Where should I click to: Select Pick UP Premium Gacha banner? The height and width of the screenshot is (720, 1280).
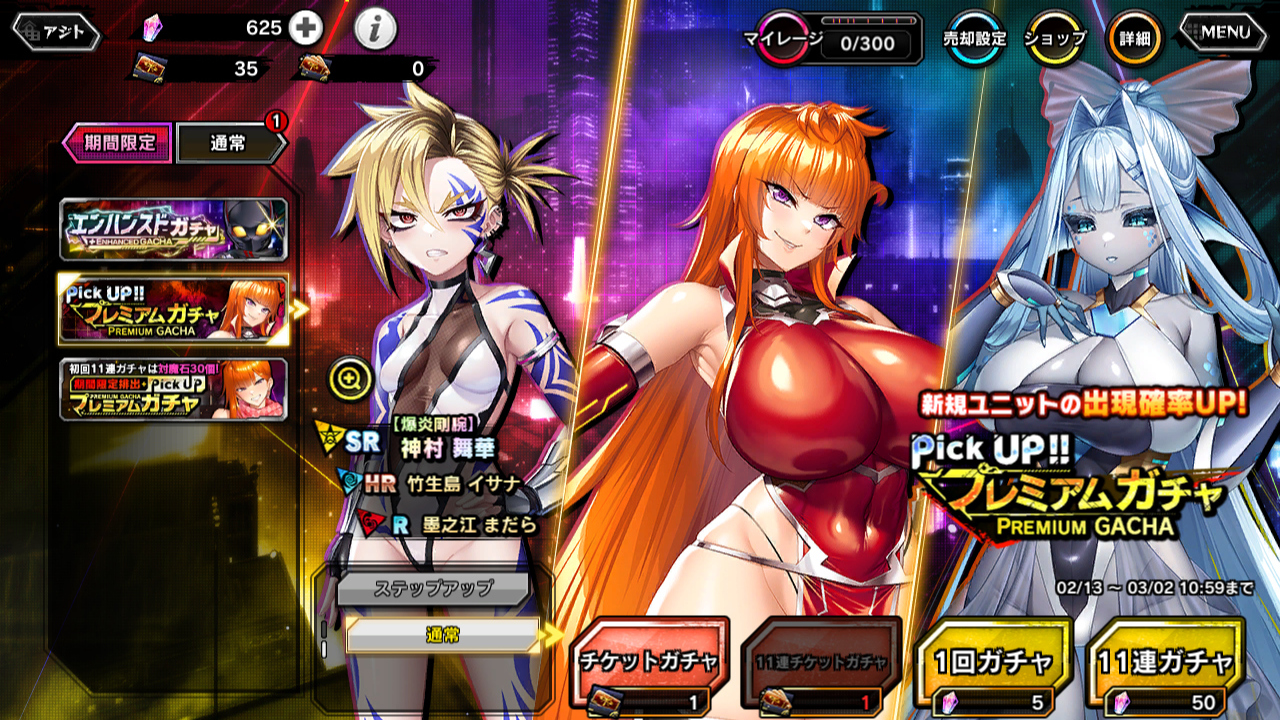[x=173, y=310]
